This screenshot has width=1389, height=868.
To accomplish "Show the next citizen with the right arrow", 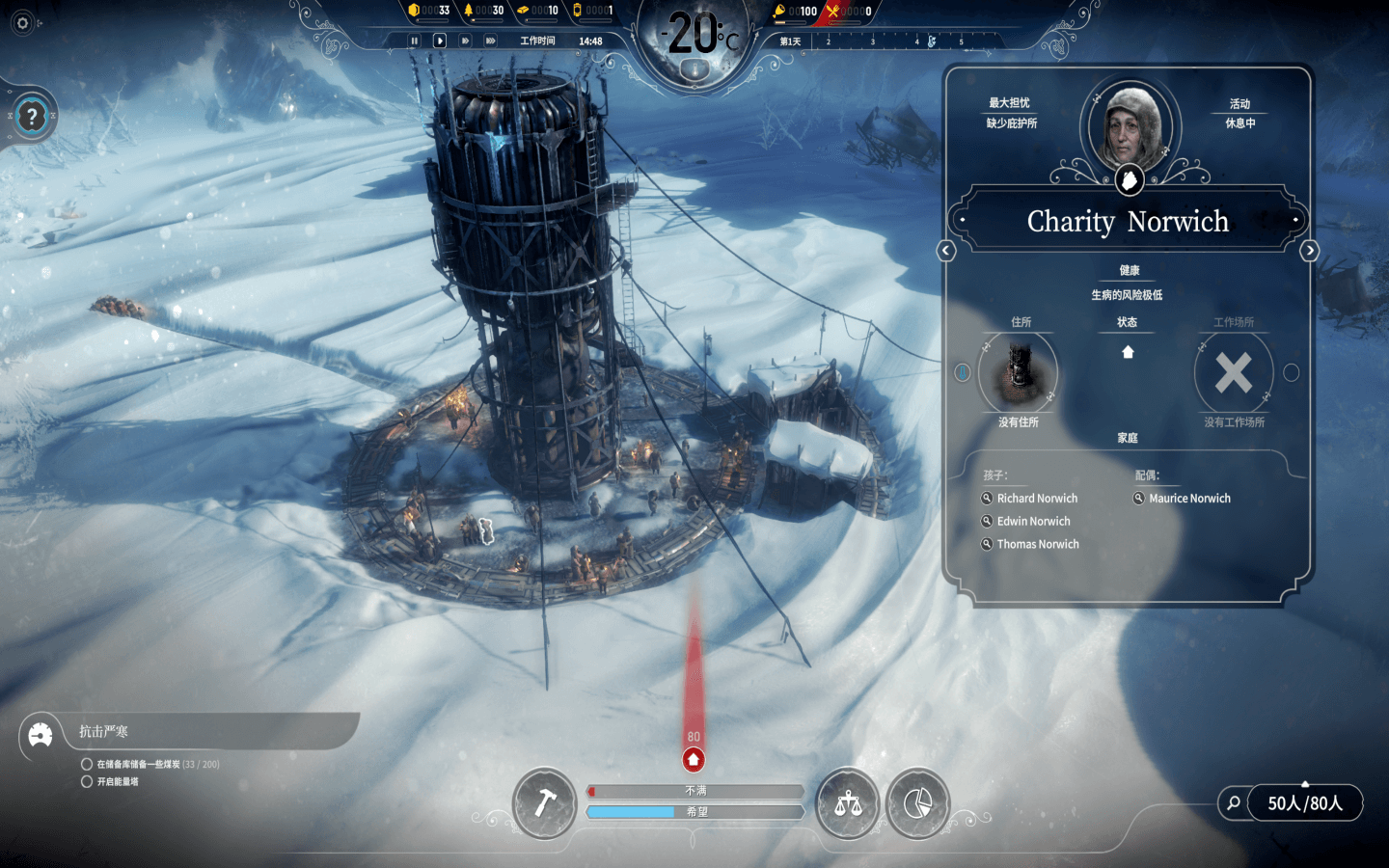I will (x=1309, y=251).
